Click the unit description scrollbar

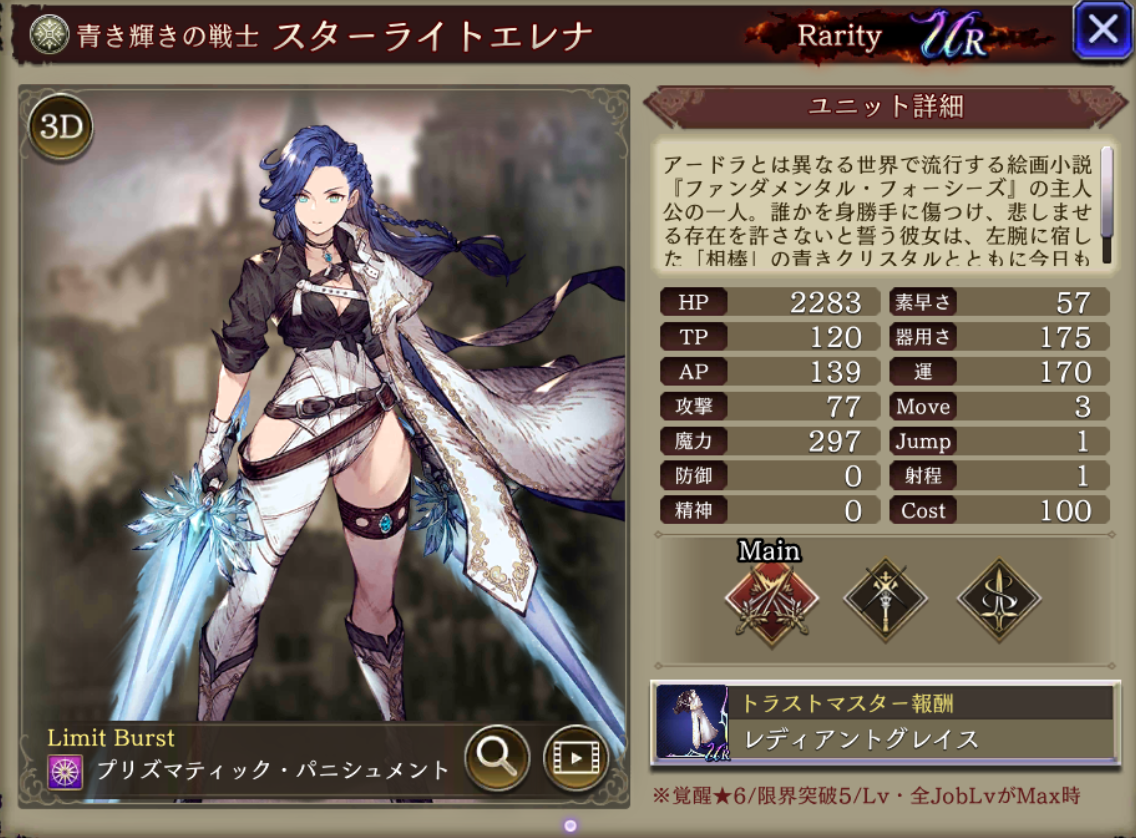click(1107, 204)
